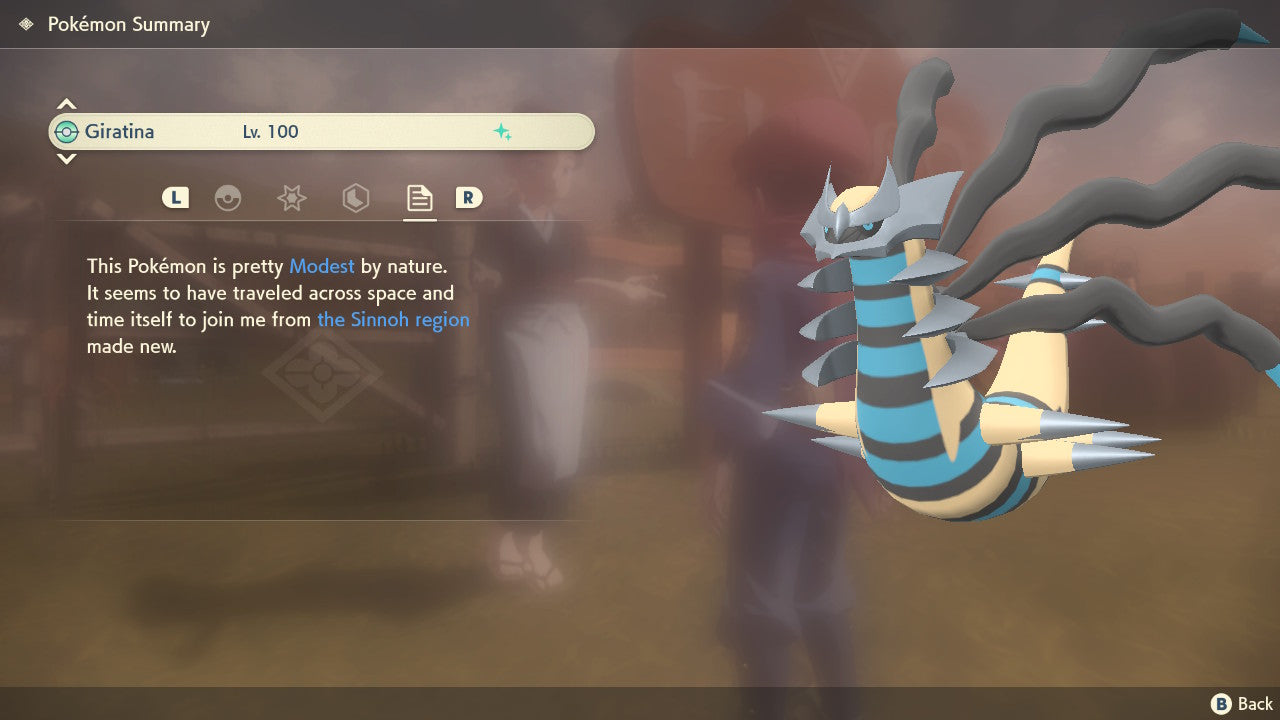
Task: Click the down arrow to view next Pokémon
Action: click(66, 159)
